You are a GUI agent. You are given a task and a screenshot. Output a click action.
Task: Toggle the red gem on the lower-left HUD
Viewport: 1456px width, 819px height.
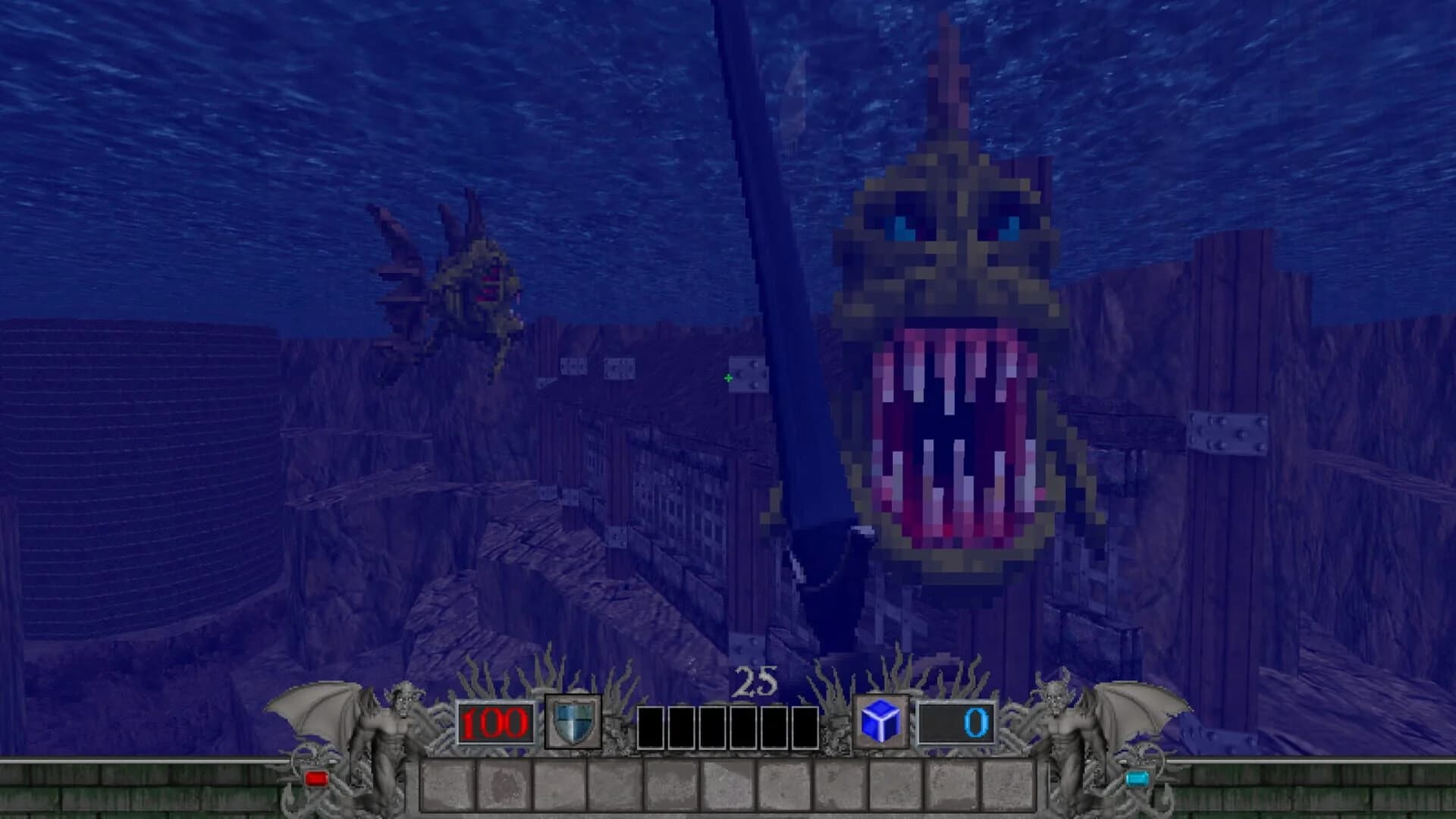317,777
